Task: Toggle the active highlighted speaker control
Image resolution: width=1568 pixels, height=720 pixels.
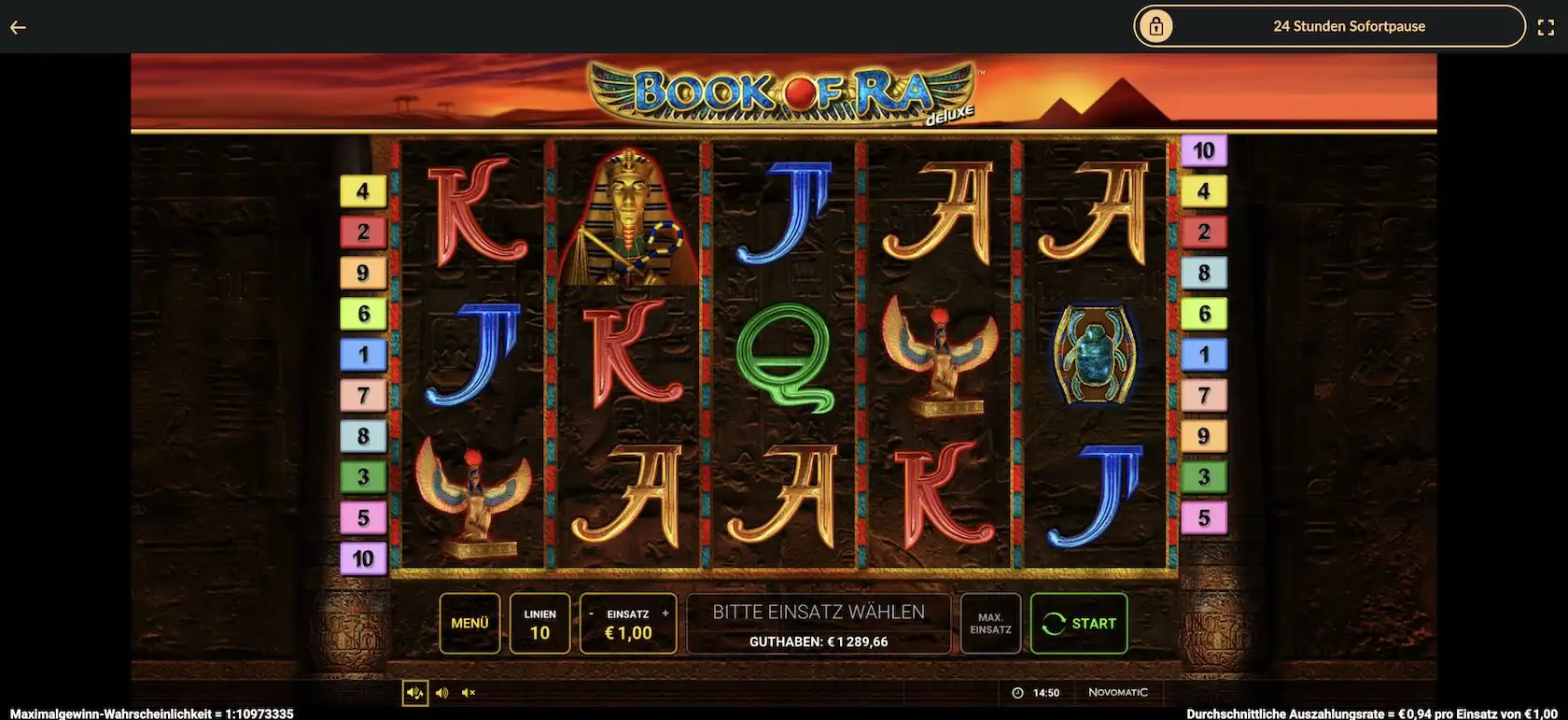Action: [x=415, y=692]
